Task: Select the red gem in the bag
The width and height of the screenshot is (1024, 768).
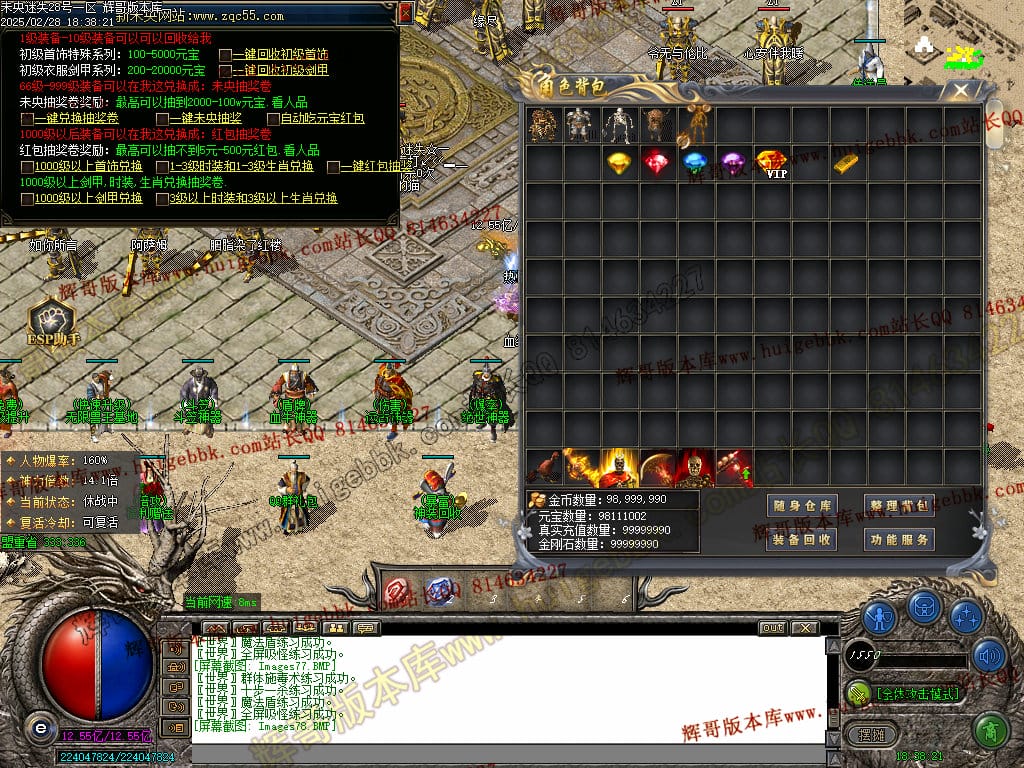Action: 657,163
